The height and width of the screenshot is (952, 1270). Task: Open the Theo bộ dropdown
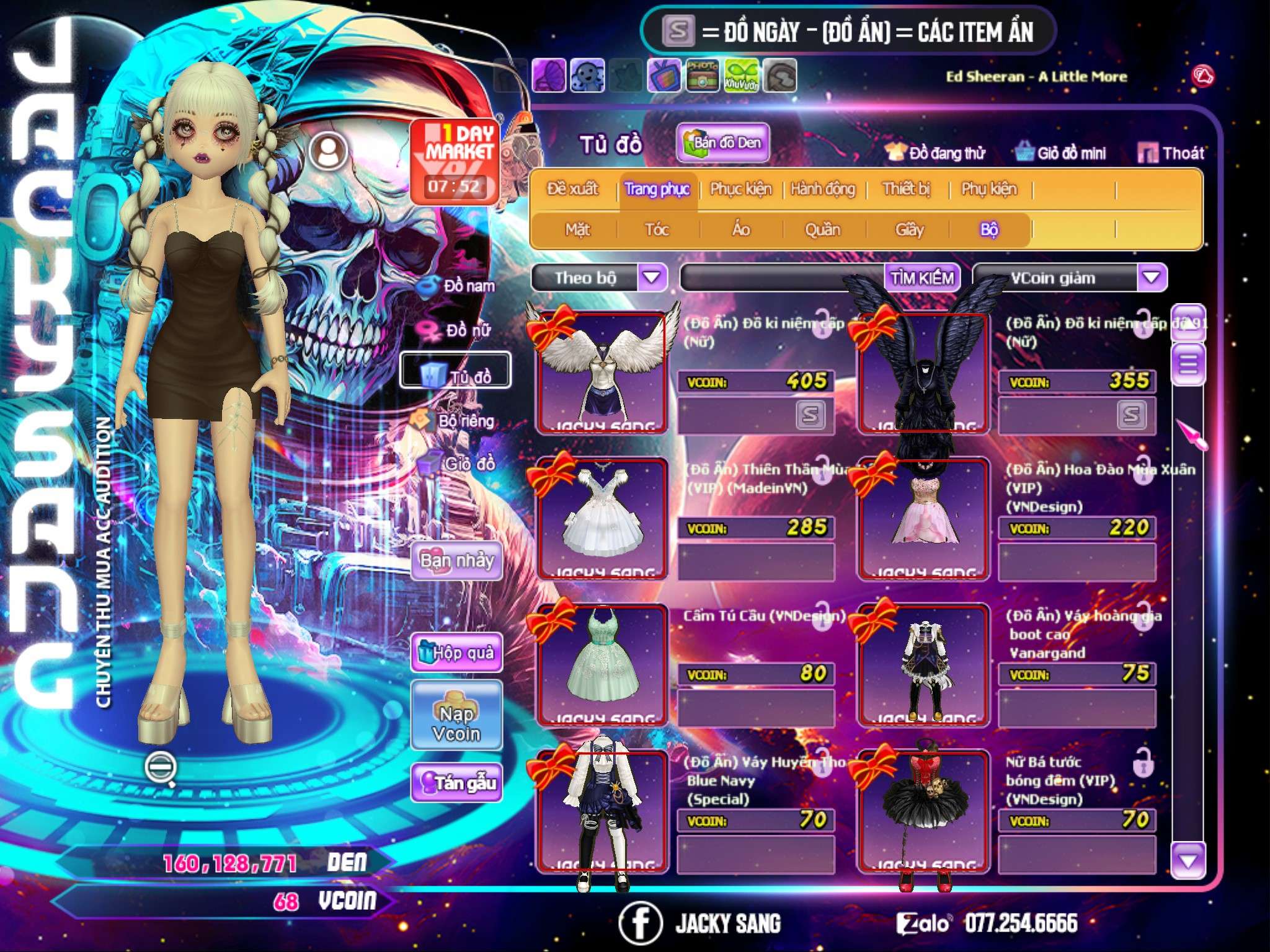(652, 277)
